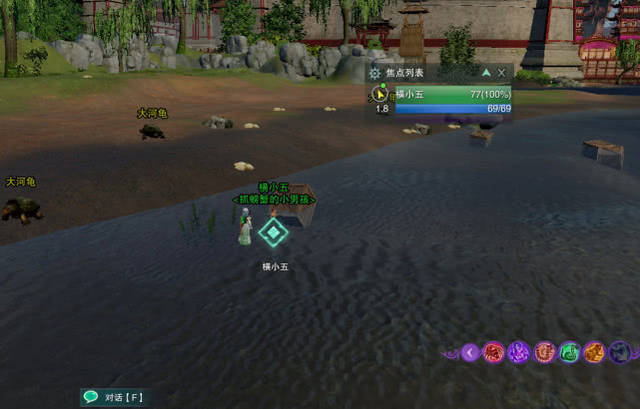This screenshot has height=409, width=640.
Task: Click the focus target compass arrow icon
Action: pos(380,94)
